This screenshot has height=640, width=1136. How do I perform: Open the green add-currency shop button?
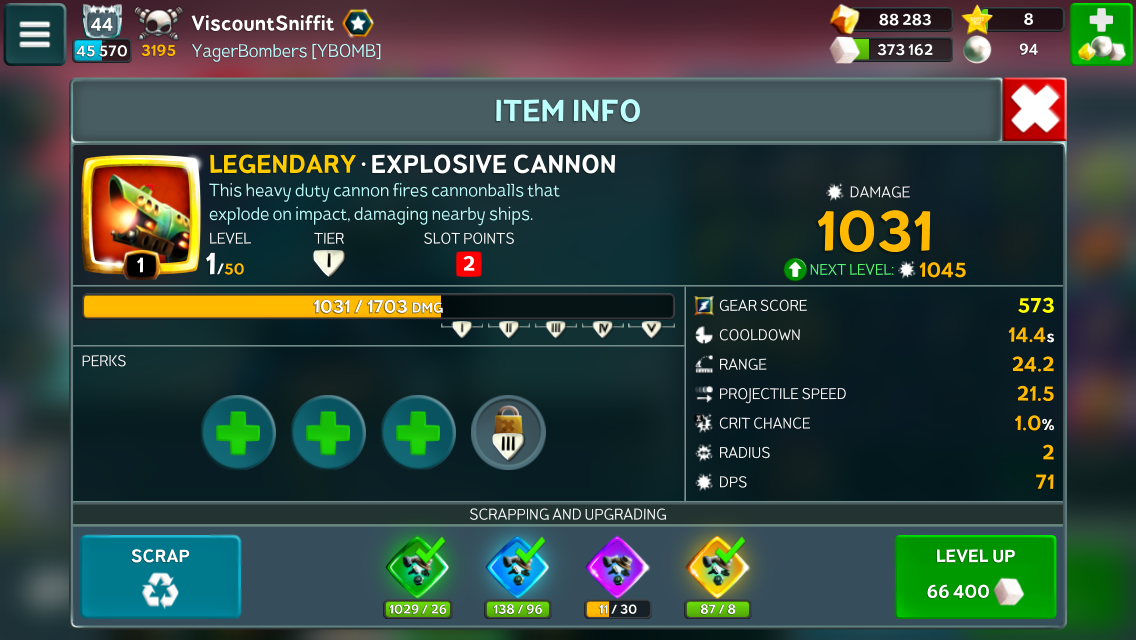coord(1100,34)
